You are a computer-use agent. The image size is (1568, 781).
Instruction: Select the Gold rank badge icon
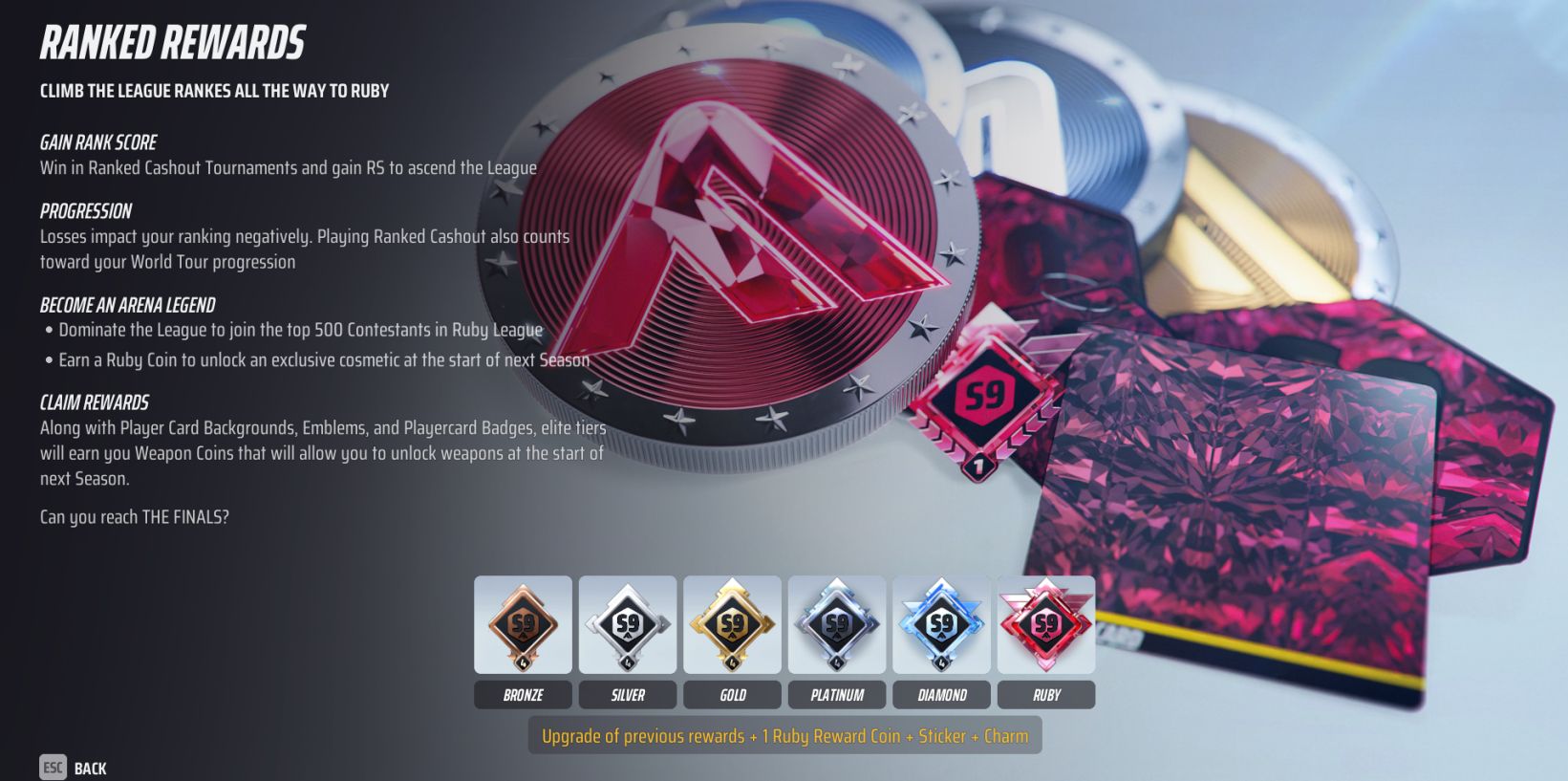click(732, 625)
